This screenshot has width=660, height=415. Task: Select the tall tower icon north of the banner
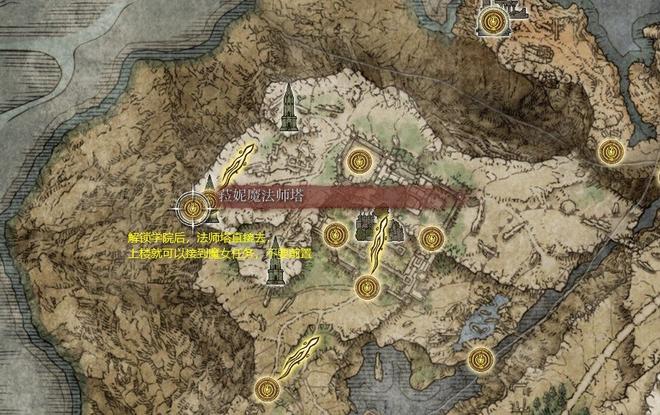[x=288, y=108]
